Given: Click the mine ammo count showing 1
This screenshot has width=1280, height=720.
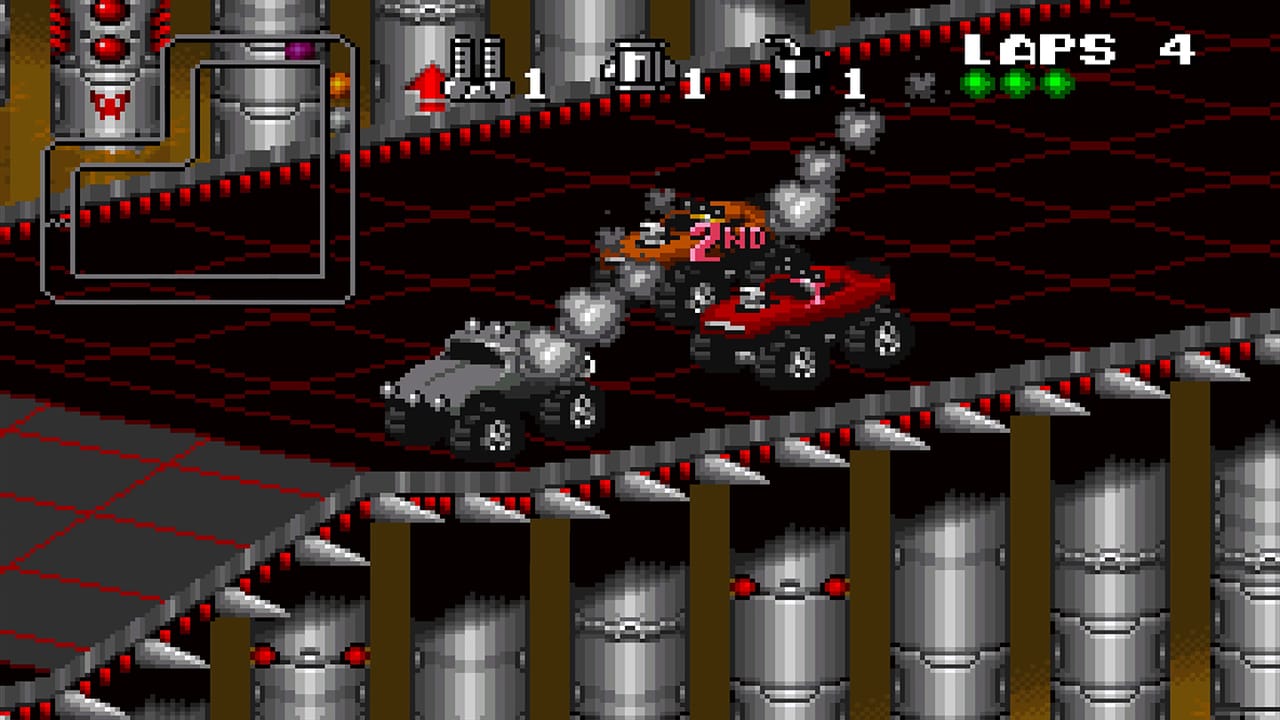Looking at the screenshot, I should (696, 82).
